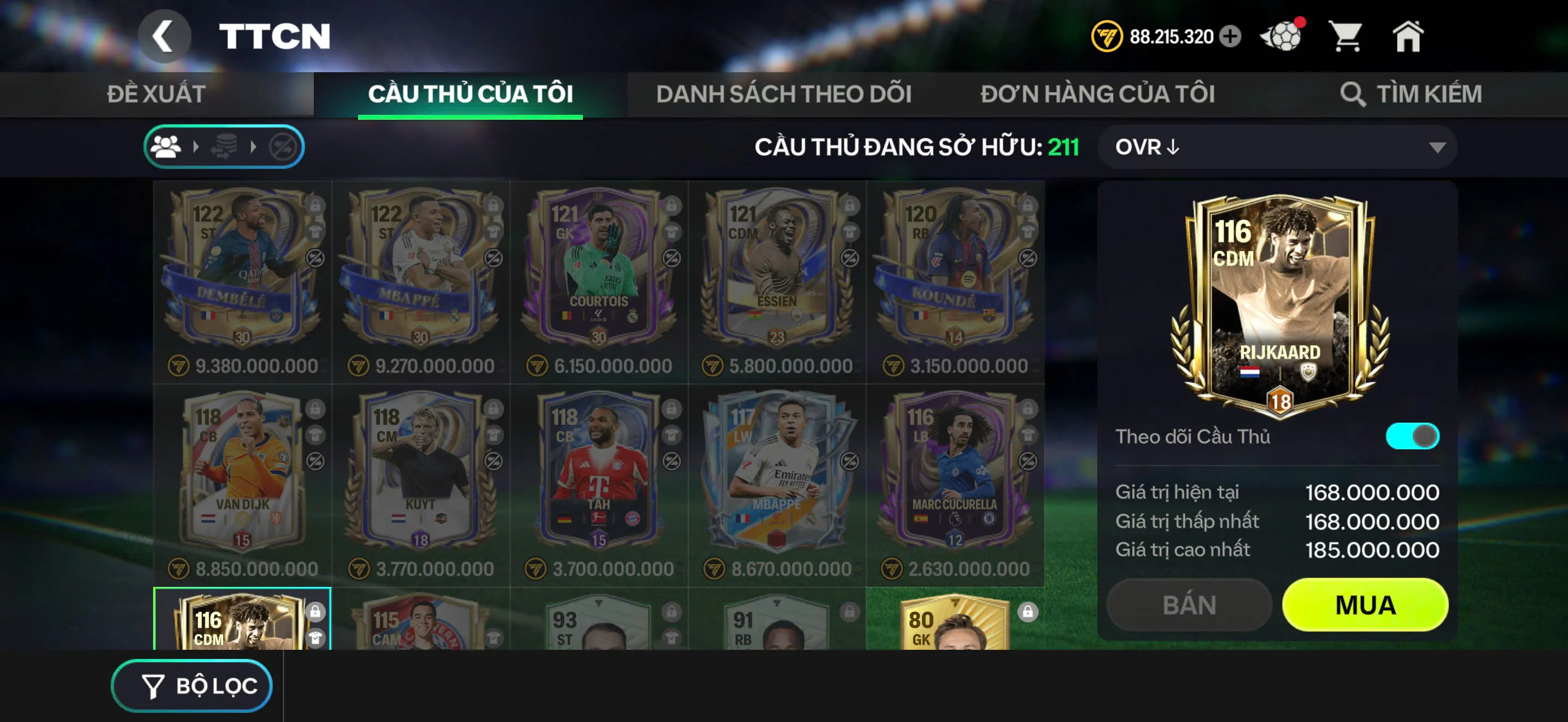Expand the second filter chevron arrow
This screenshot has width=1568, height=722.
tap(253, 146)
